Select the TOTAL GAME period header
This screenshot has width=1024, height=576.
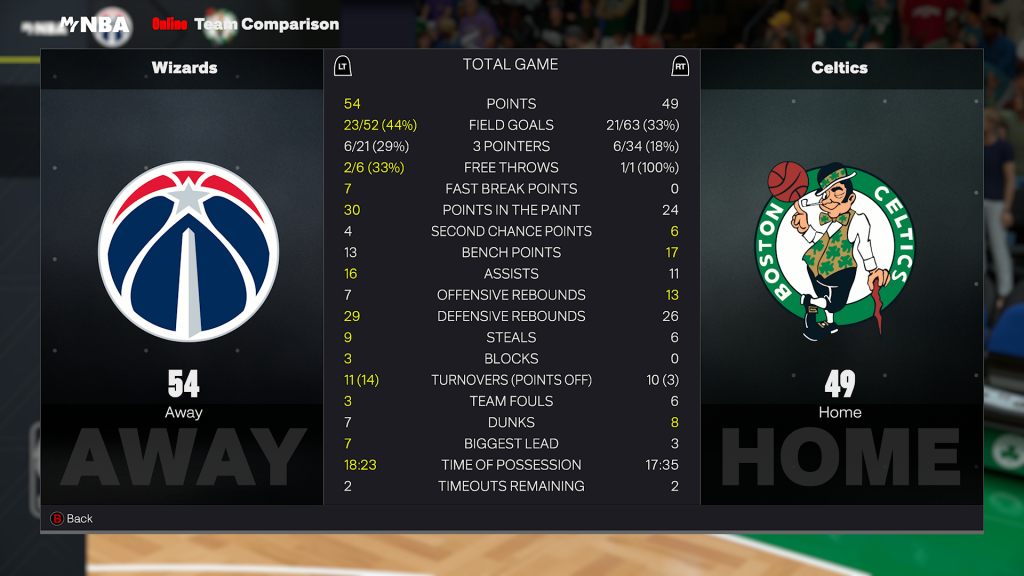pos(510,65)
